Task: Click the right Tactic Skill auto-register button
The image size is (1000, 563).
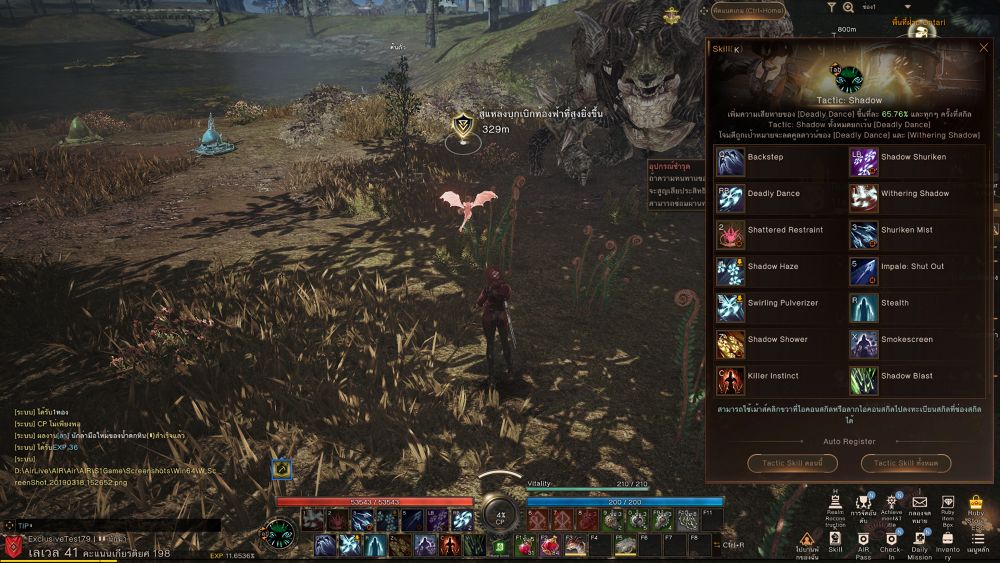Action: pyautogui.click(x=906, y=463)
